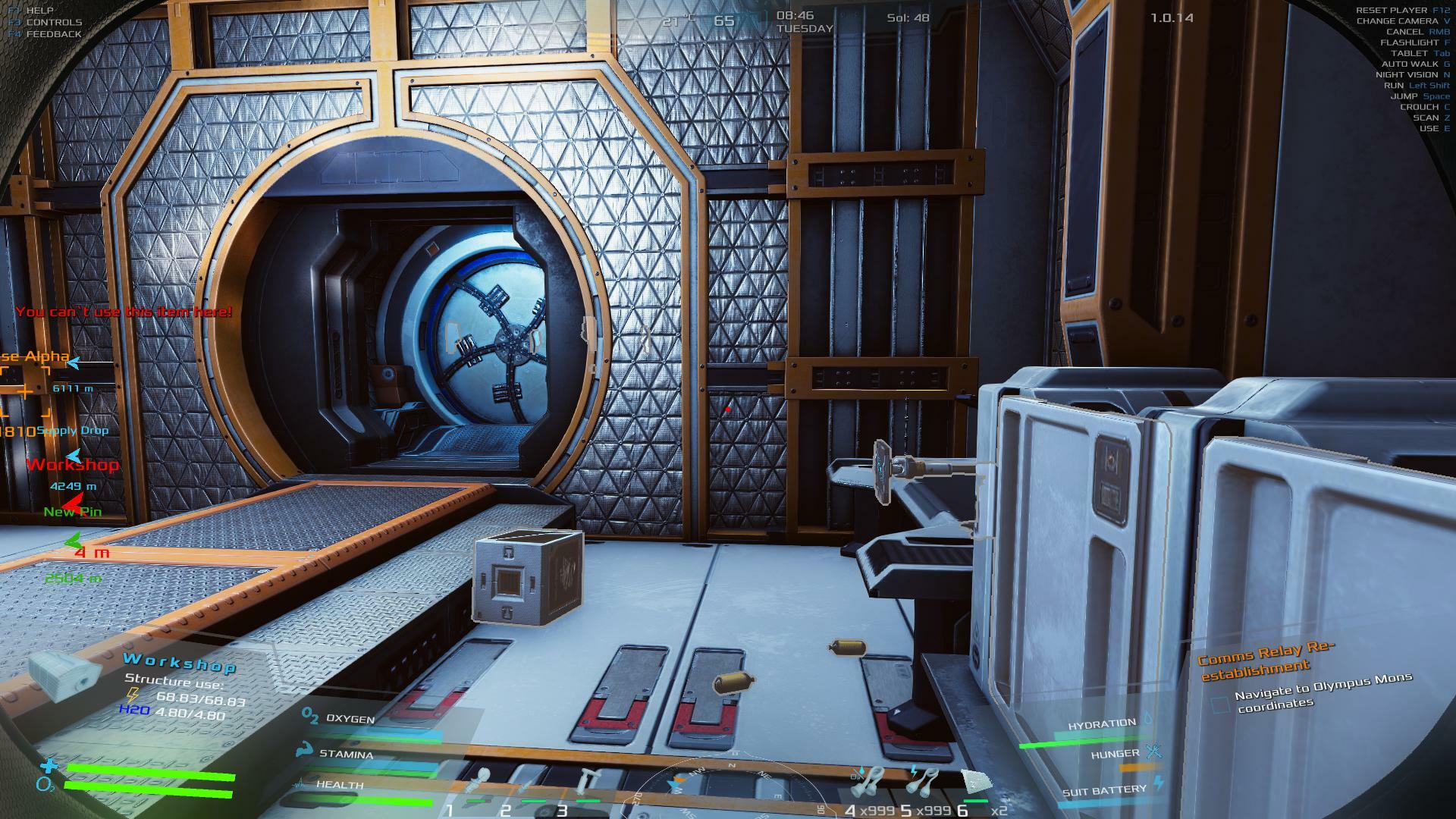
Task: Select the white panel item in slot 6
Action: 976,781
